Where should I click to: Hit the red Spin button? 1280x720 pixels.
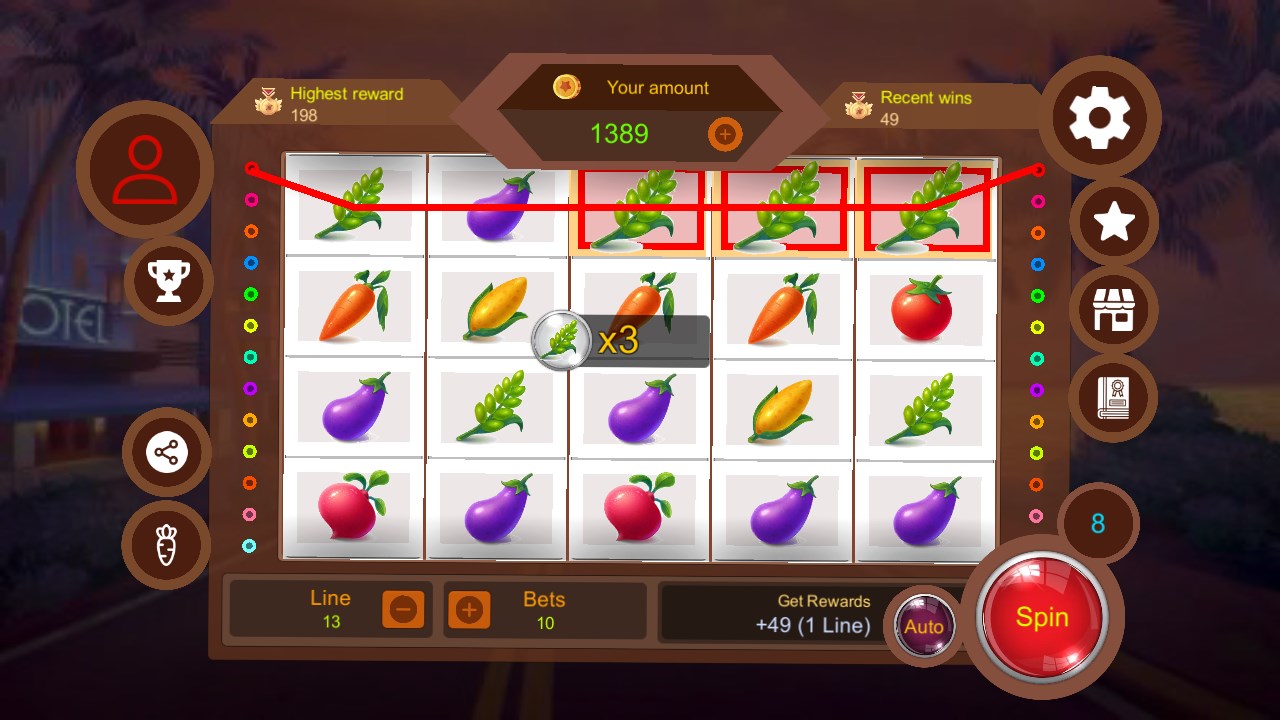pyautogui.click(x=1042, y=617)
